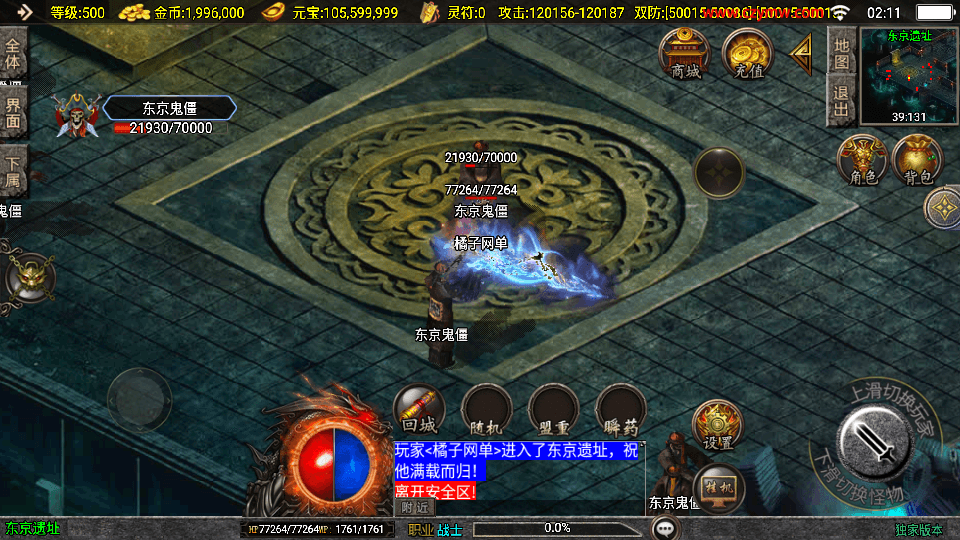
Task: Open the chat speech bubble button
Action: pos(664,527)
